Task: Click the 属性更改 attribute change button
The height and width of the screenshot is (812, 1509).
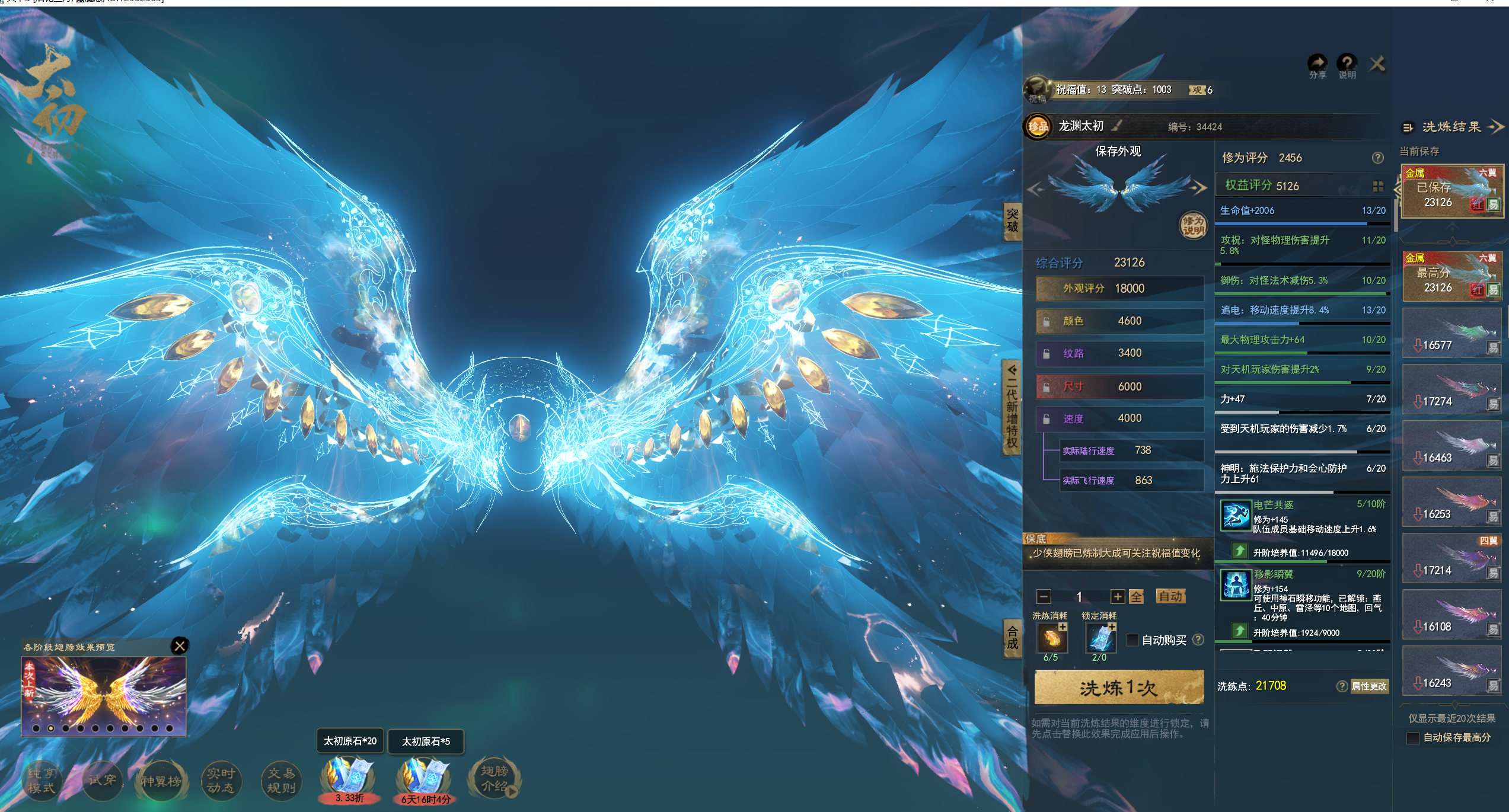Action: [x=1368, y=686]
